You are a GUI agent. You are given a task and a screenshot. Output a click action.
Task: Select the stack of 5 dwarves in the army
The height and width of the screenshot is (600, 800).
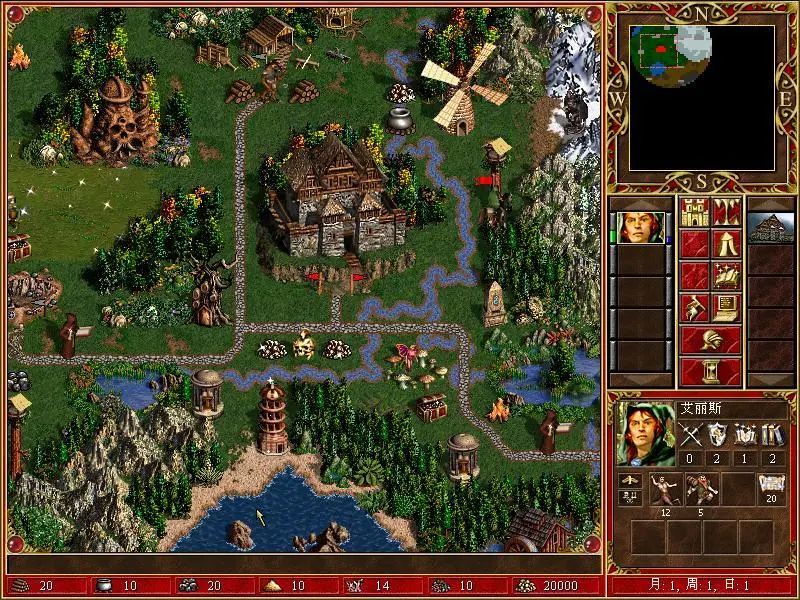[697, 489]
